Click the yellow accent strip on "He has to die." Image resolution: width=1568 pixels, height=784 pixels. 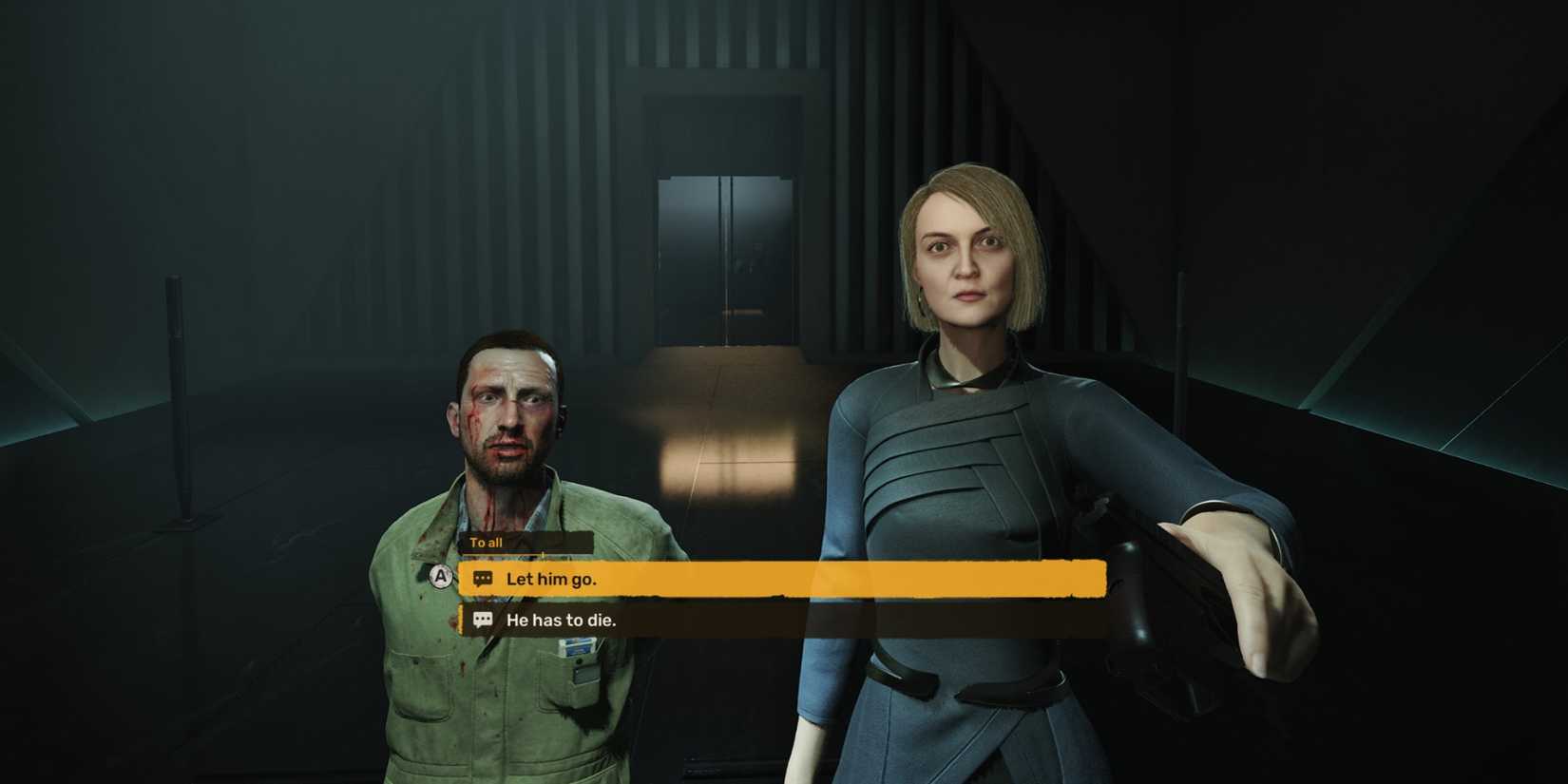(x=462, y=620)
